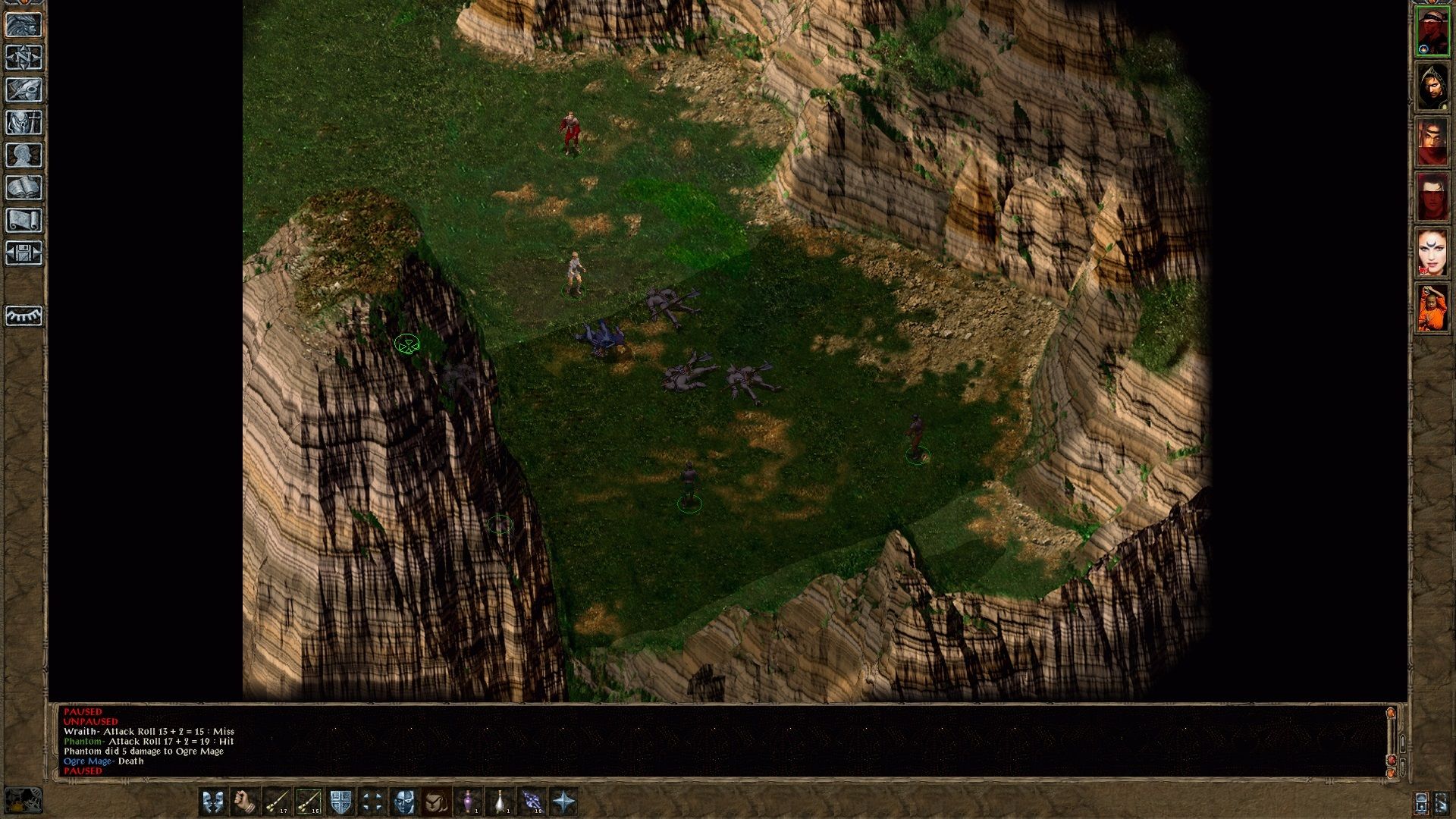
Task: Toggle guard mode with the arrows icon
Action: (372, 800)
